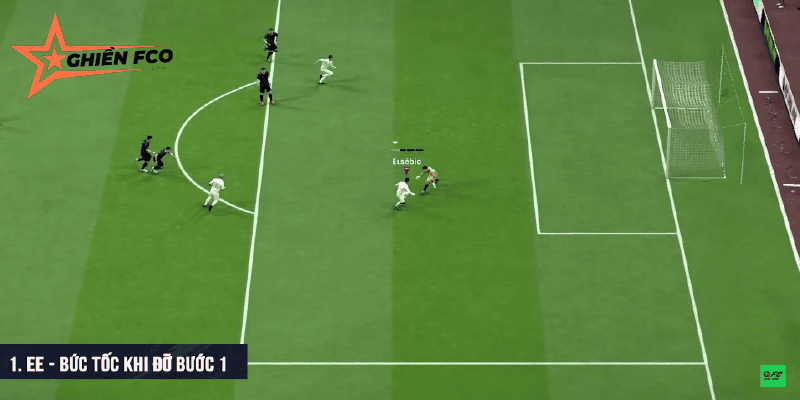Click the green FC Online logo badge

(772, 375)
